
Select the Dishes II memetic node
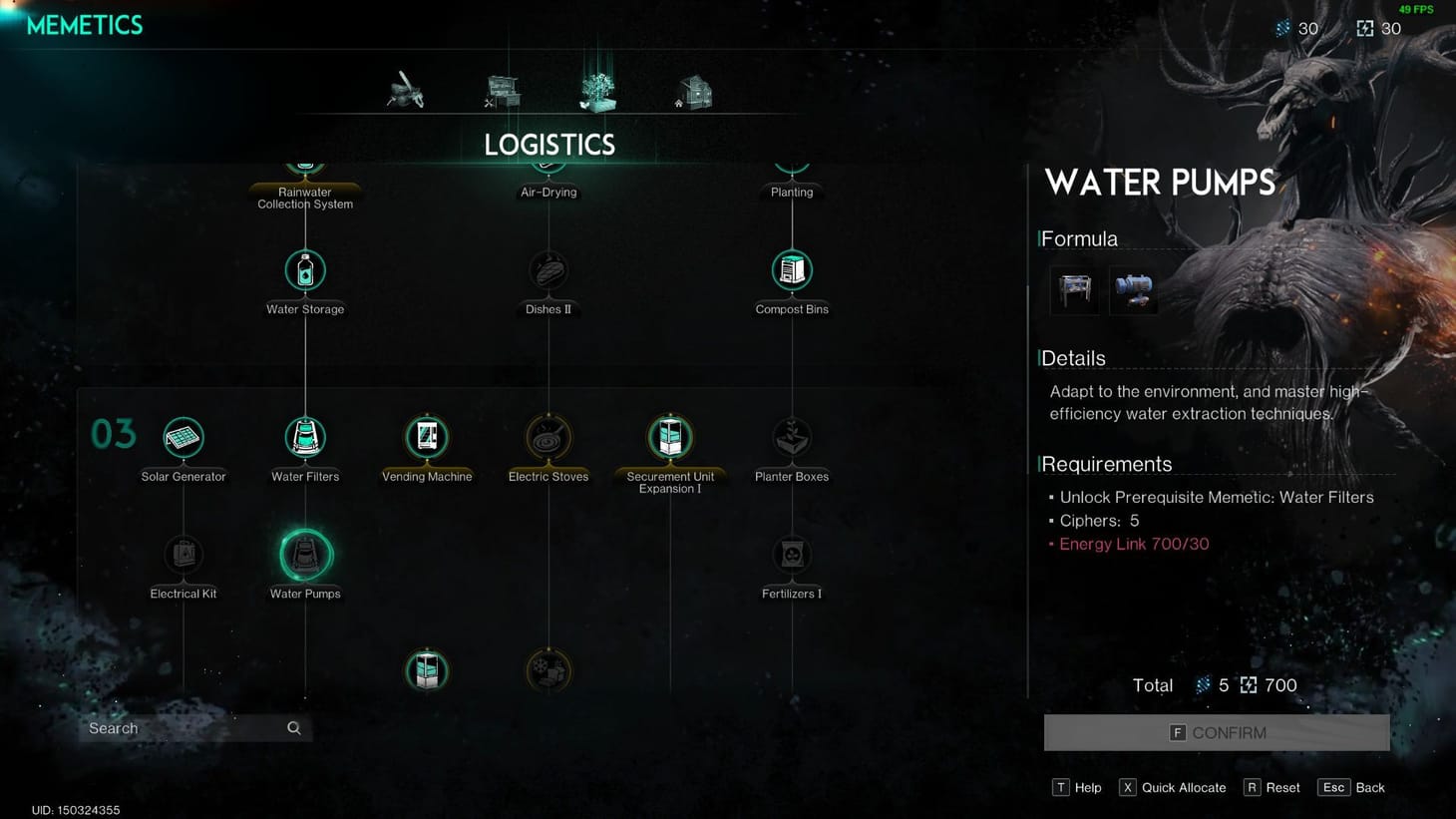(548, 268)
